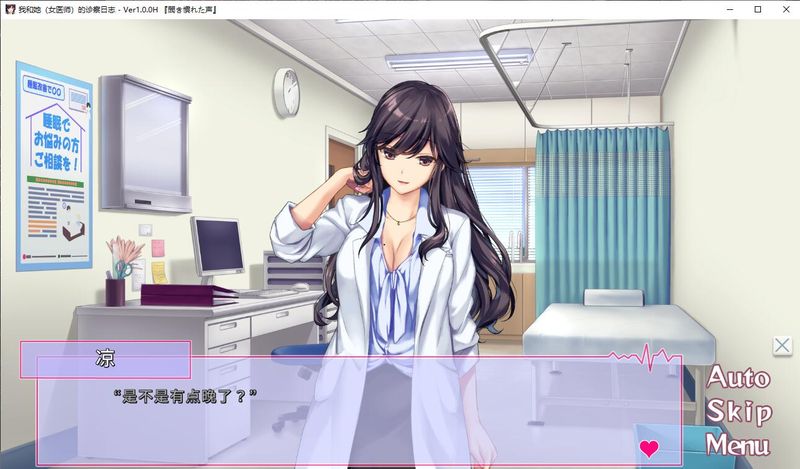
Task: Activate the Skip dialogue button
Action: coord(738,411)
